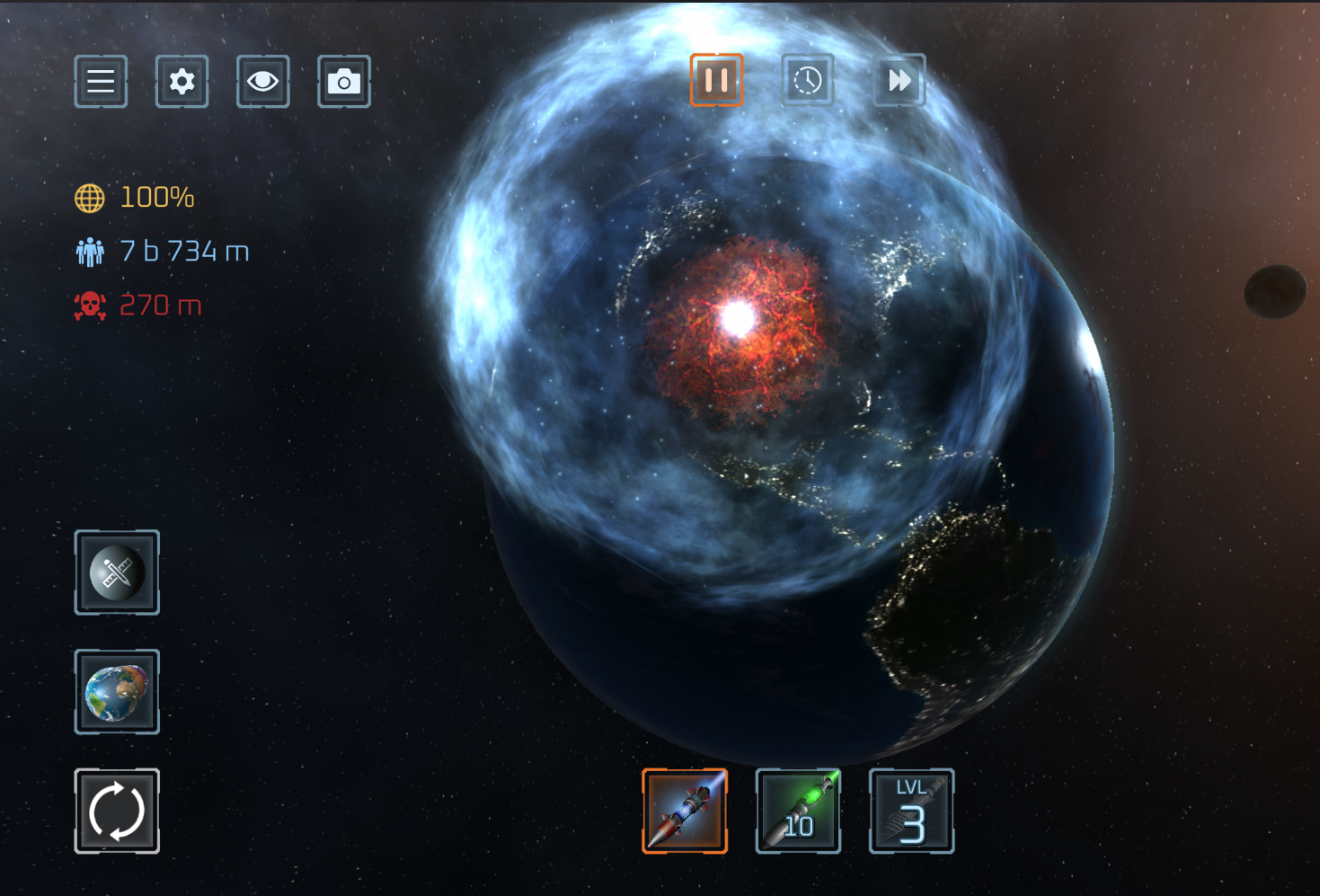The height and width of the screenshot is (896, 1320).
Task: Click the slow-motion clock button
Action: (808, 80)
